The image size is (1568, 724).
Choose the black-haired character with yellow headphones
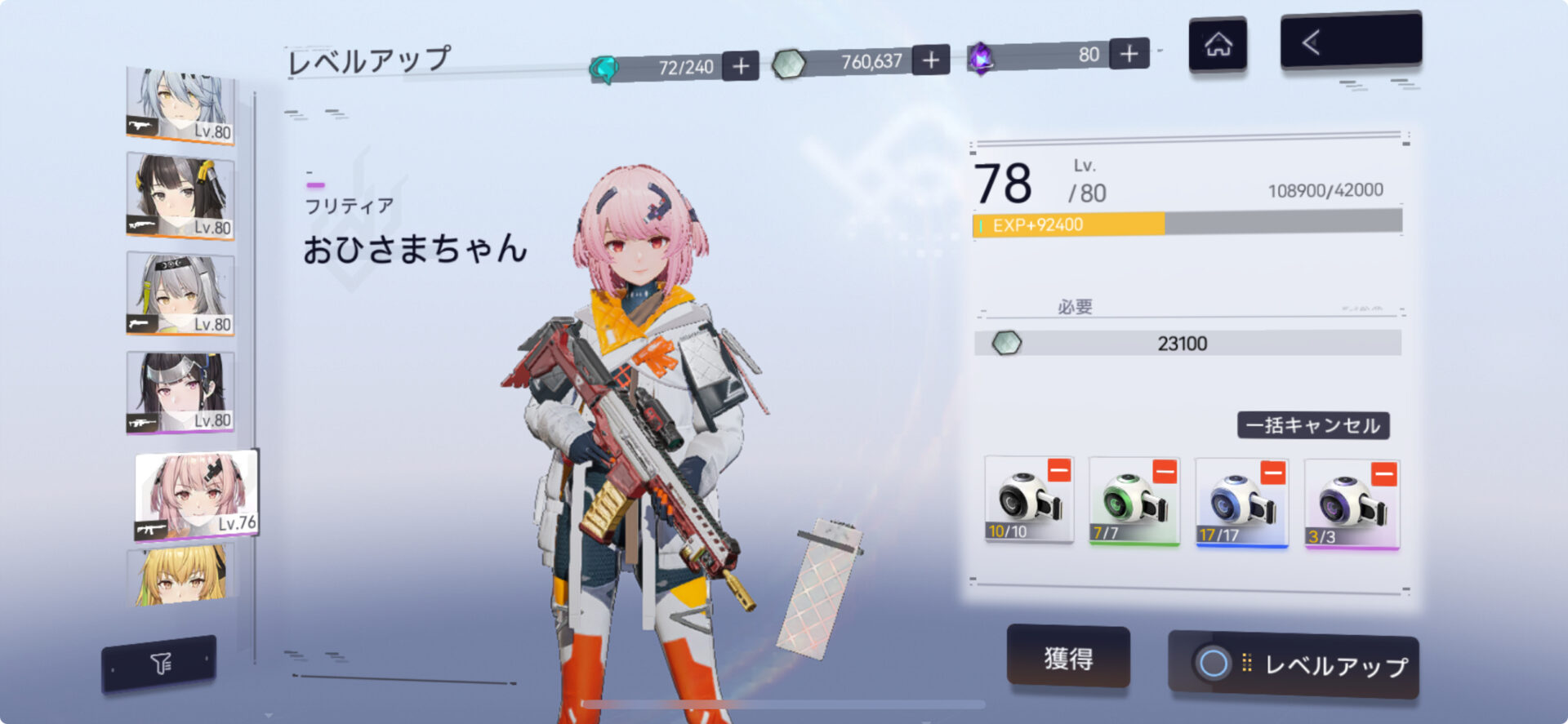pyautogui.click(x=180, y=197)
